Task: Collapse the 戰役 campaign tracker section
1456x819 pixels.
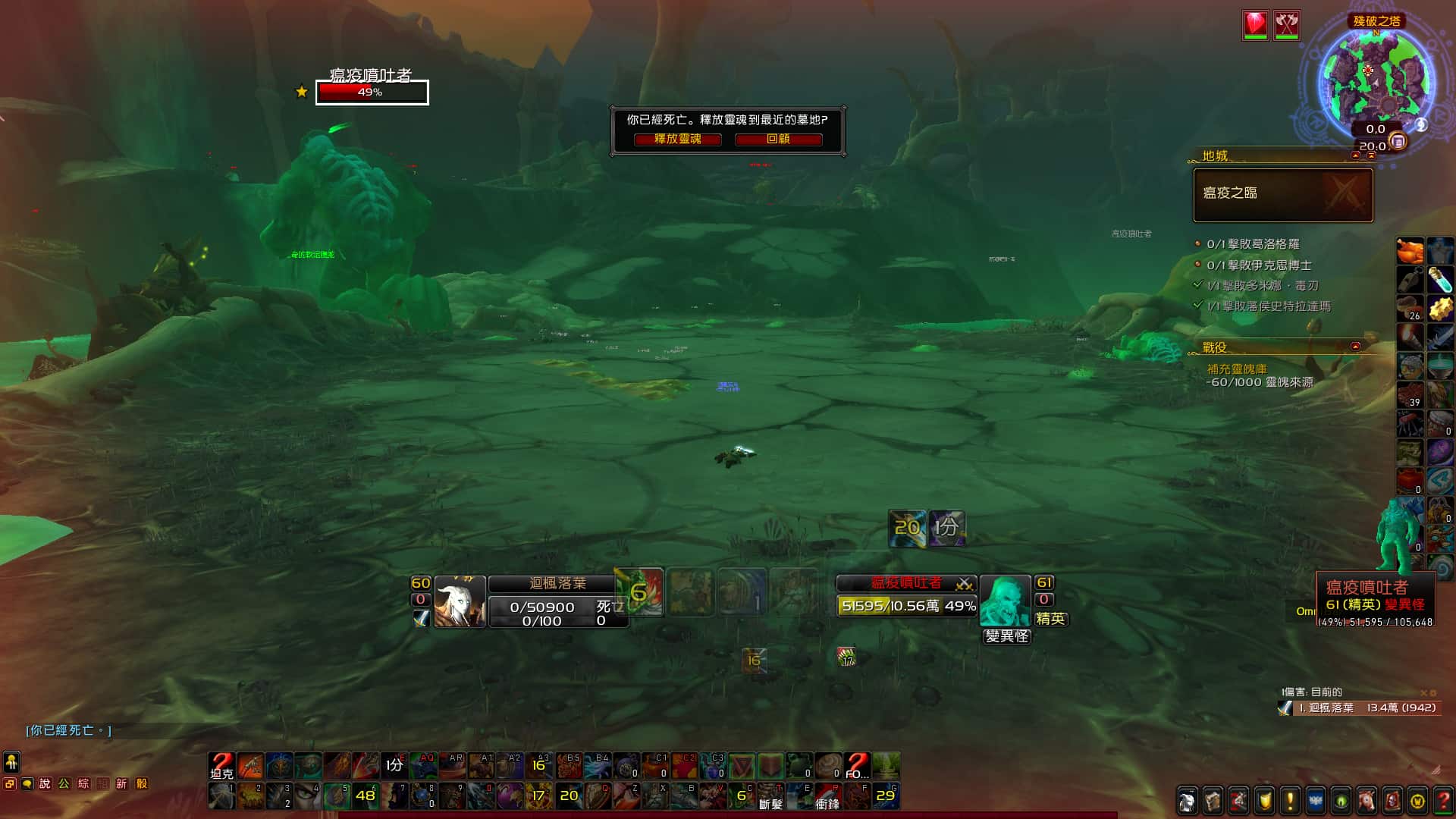Action: click(1355, 347)
